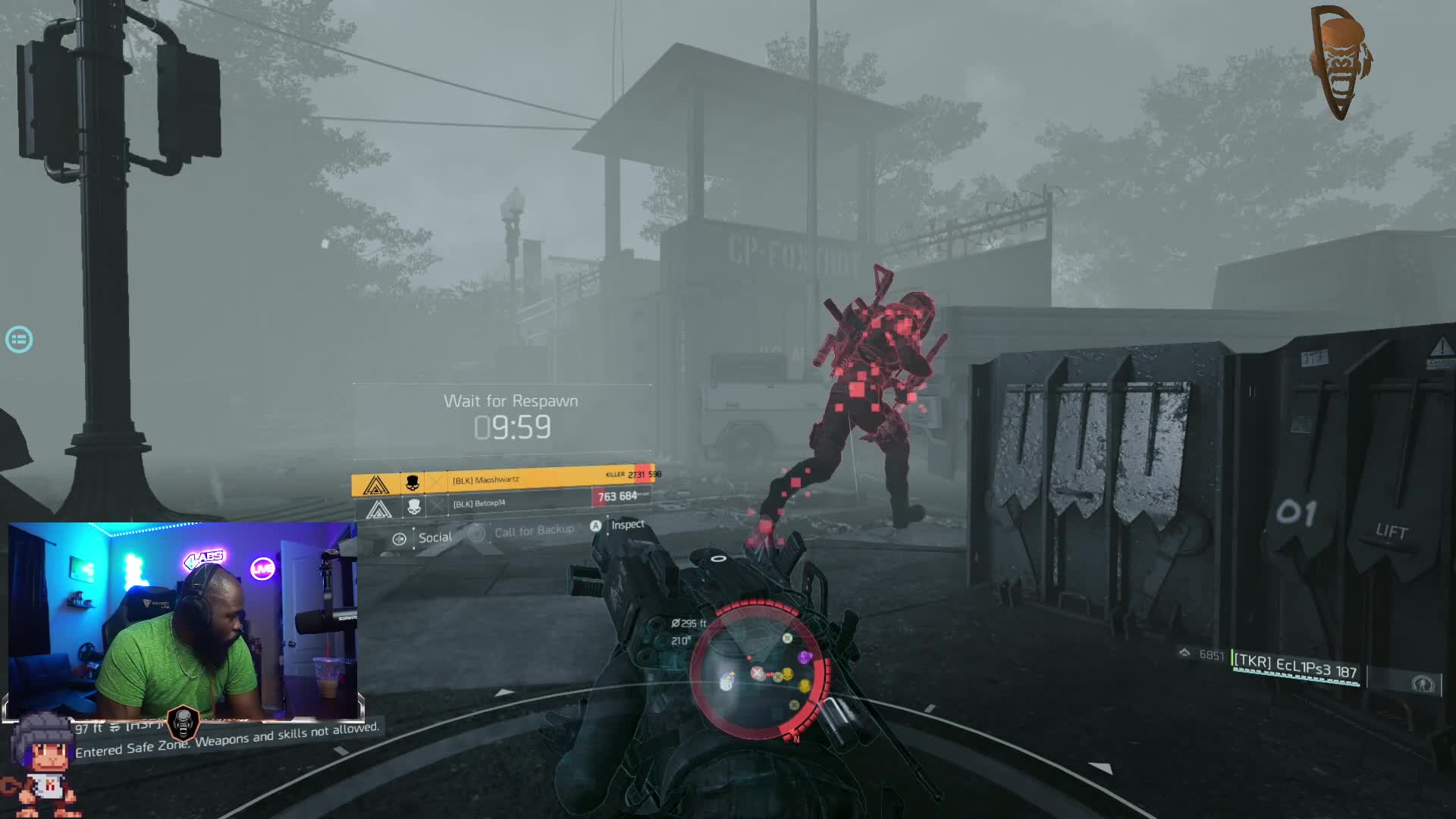Select the killer row for [BLK] Maoshwartz
Viewport: 1456px width, 819px height.
[x=502, y=481]
